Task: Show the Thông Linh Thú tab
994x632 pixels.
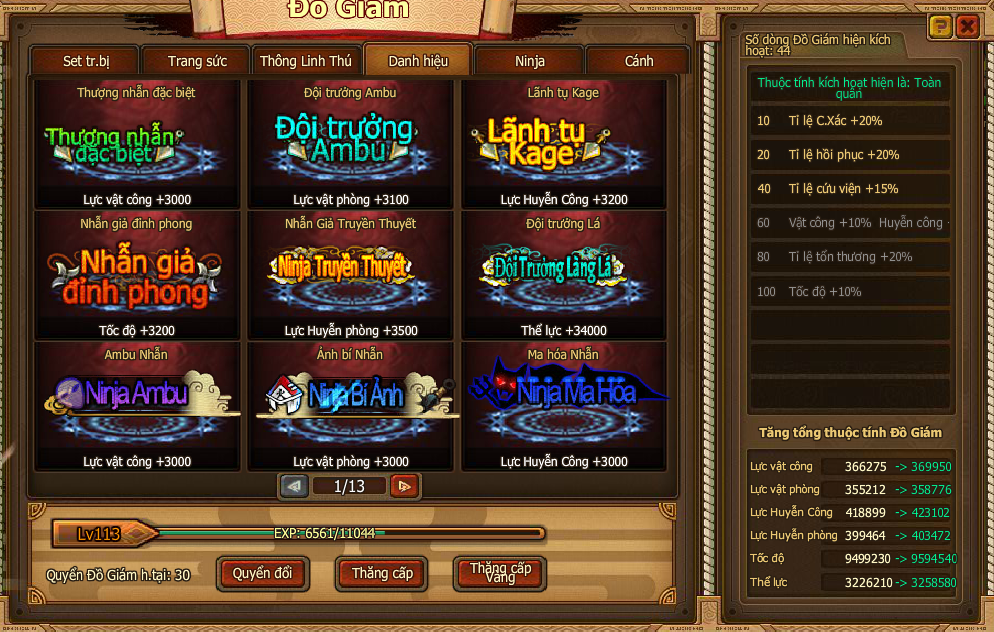Action: pyautogui.click(x=306, y=61)
